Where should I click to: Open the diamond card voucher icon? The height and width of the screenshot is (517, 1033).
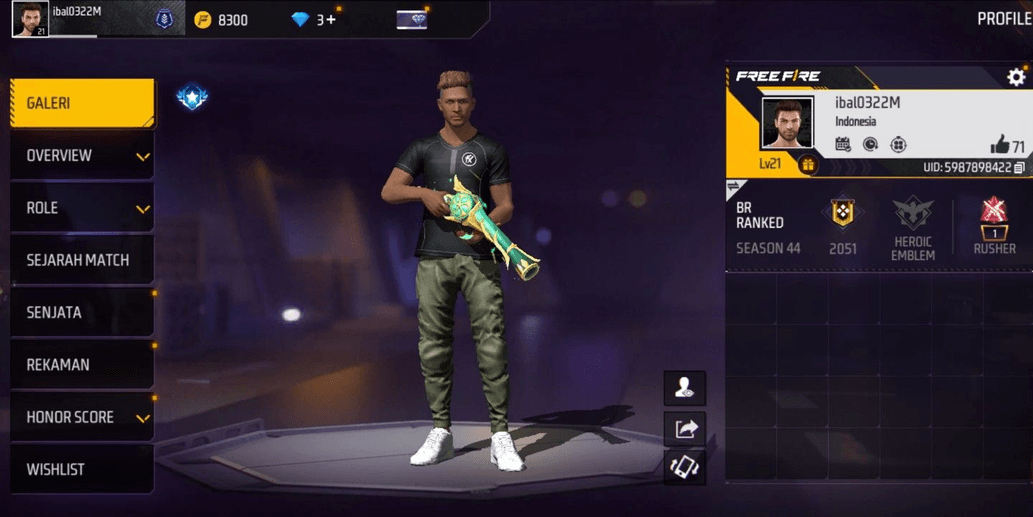click(411, 19)
